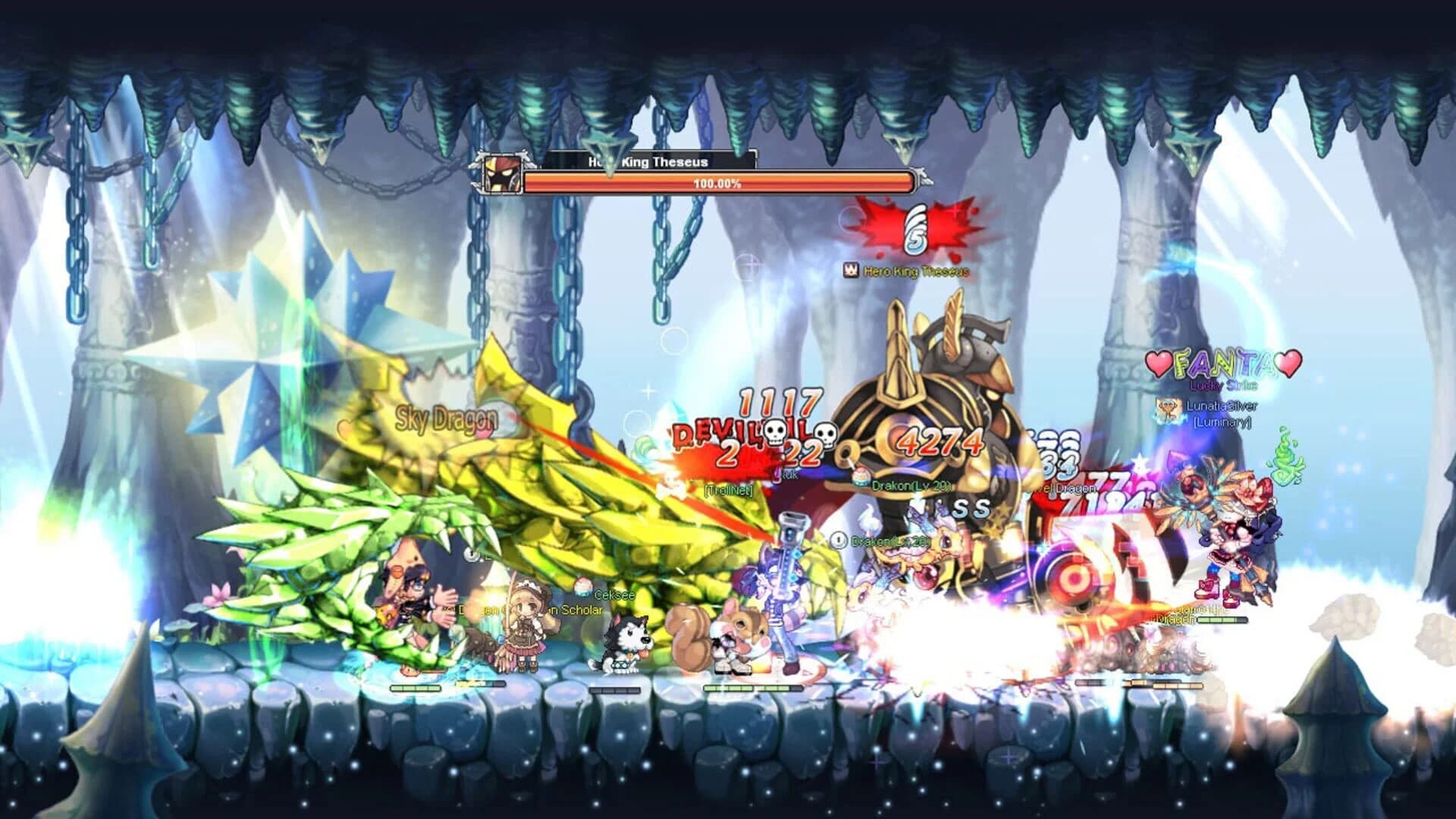This screenshot has width=1456, height=819.
Task: Select the egg icon next to Drakon (Lv 20)
Action: click(861, 478)
